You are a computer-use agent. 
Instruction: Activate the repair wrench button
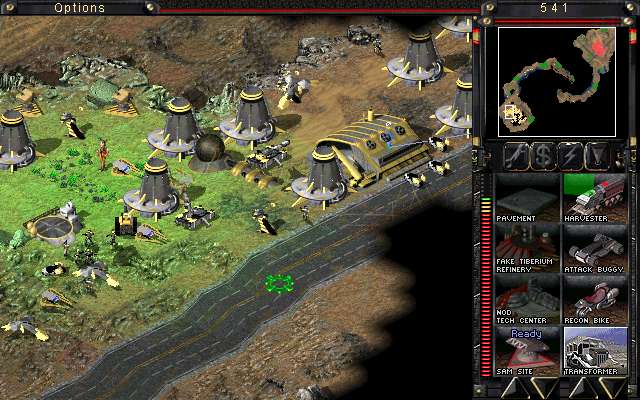pos(514,157)
